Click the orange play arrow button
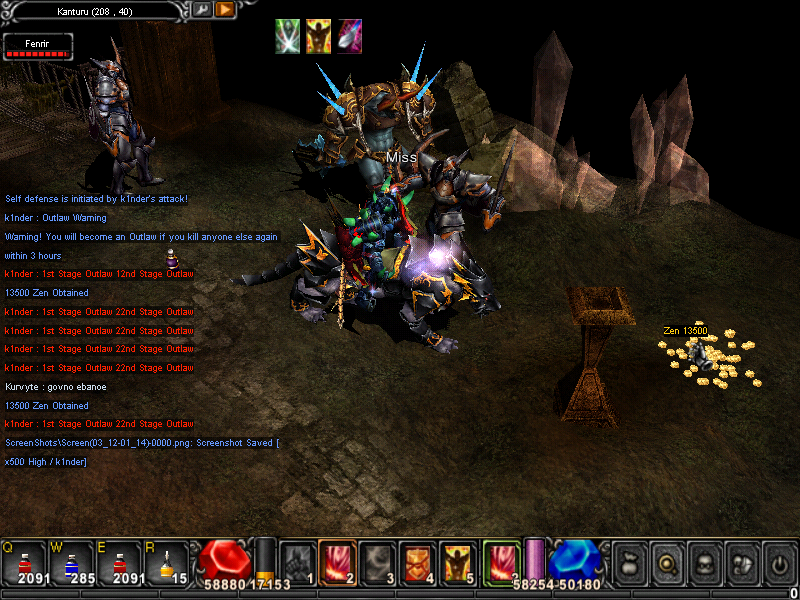The width and height of the screenshot is (800, 600). click(x=224, y=9)
